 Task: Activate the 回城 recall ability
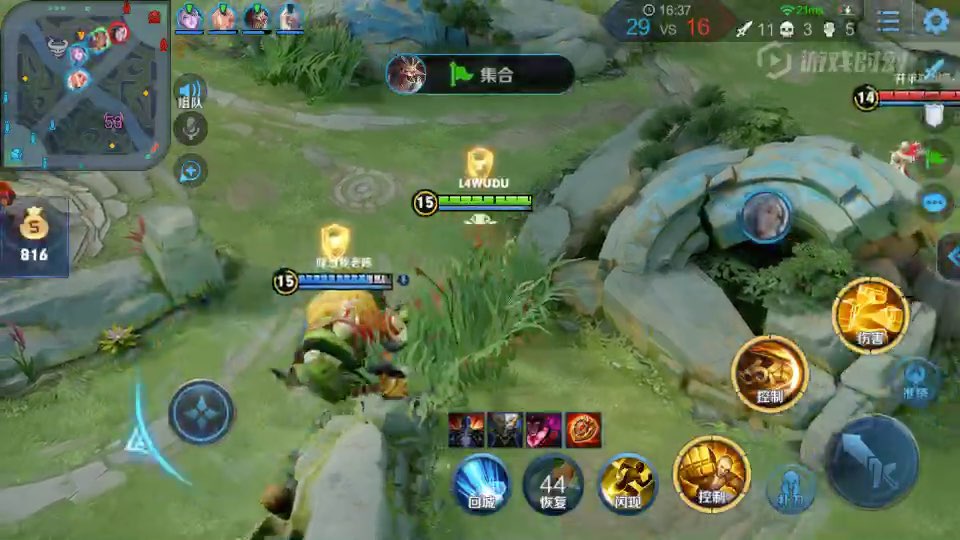click(482, 483)
